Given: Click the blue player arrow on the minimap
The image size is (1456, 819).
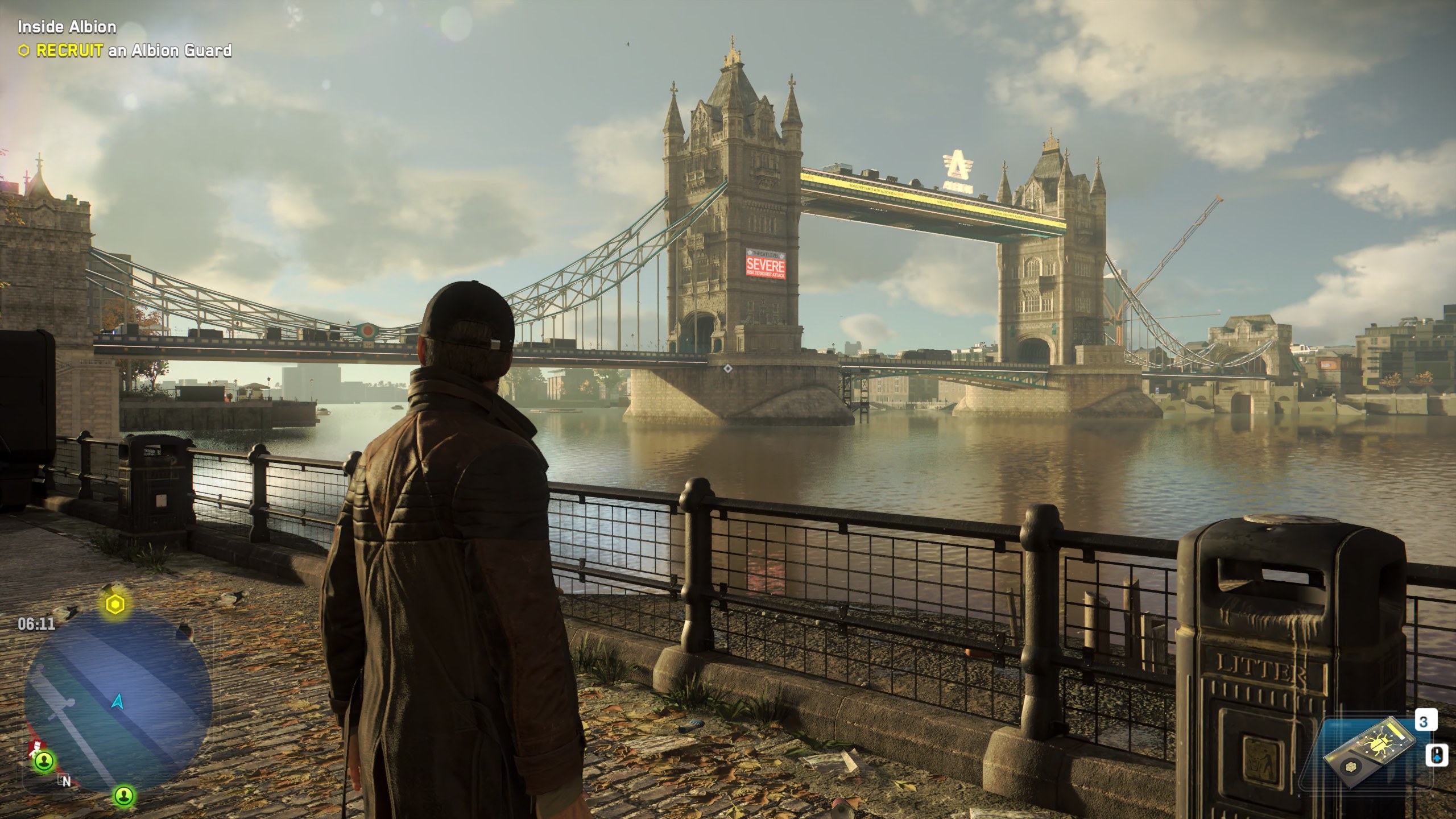Looking at the screenshot, I should pos(118,702).
